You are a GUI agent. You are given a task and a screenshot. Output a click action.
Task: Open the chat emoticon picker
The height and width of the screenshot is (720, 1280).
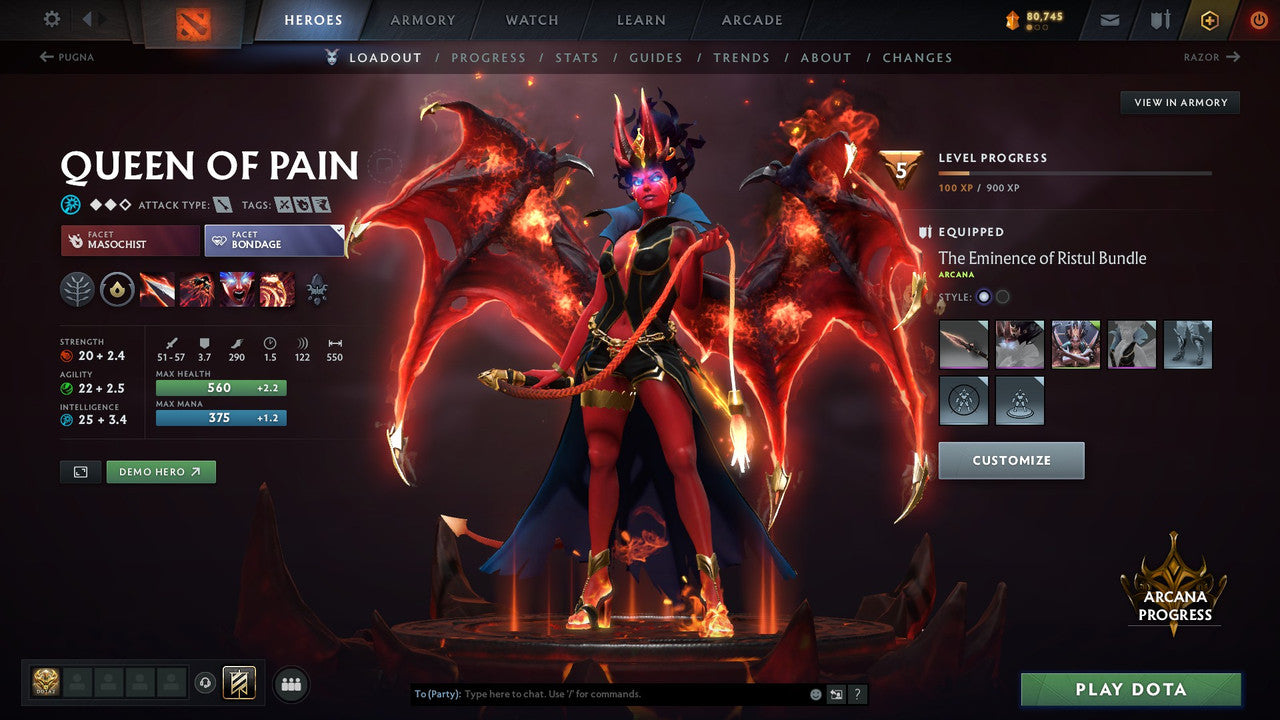(816, 693)
